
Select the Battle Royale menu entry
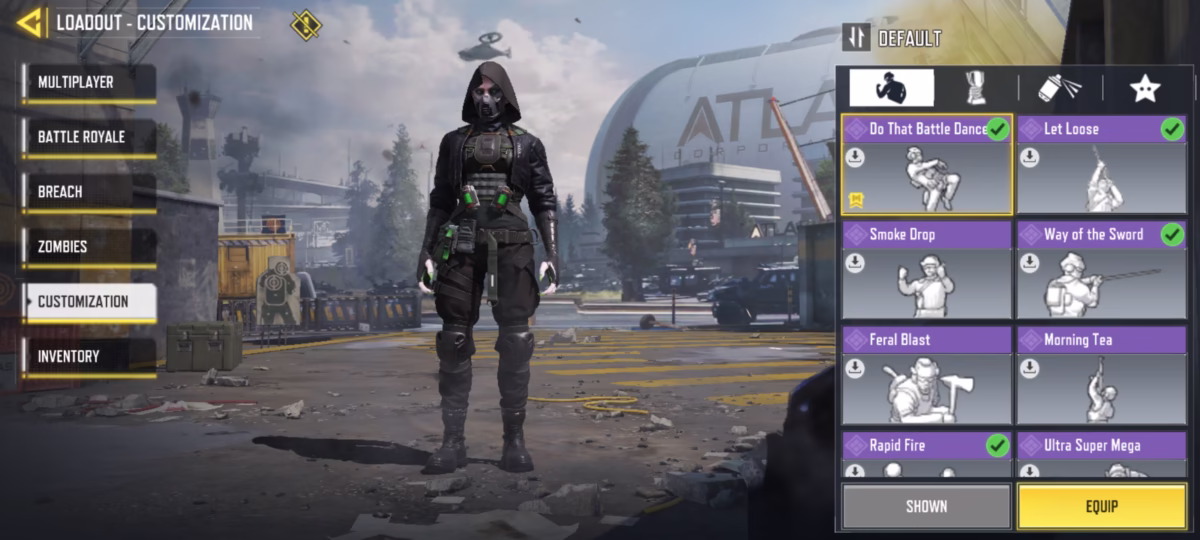(89, 137)
